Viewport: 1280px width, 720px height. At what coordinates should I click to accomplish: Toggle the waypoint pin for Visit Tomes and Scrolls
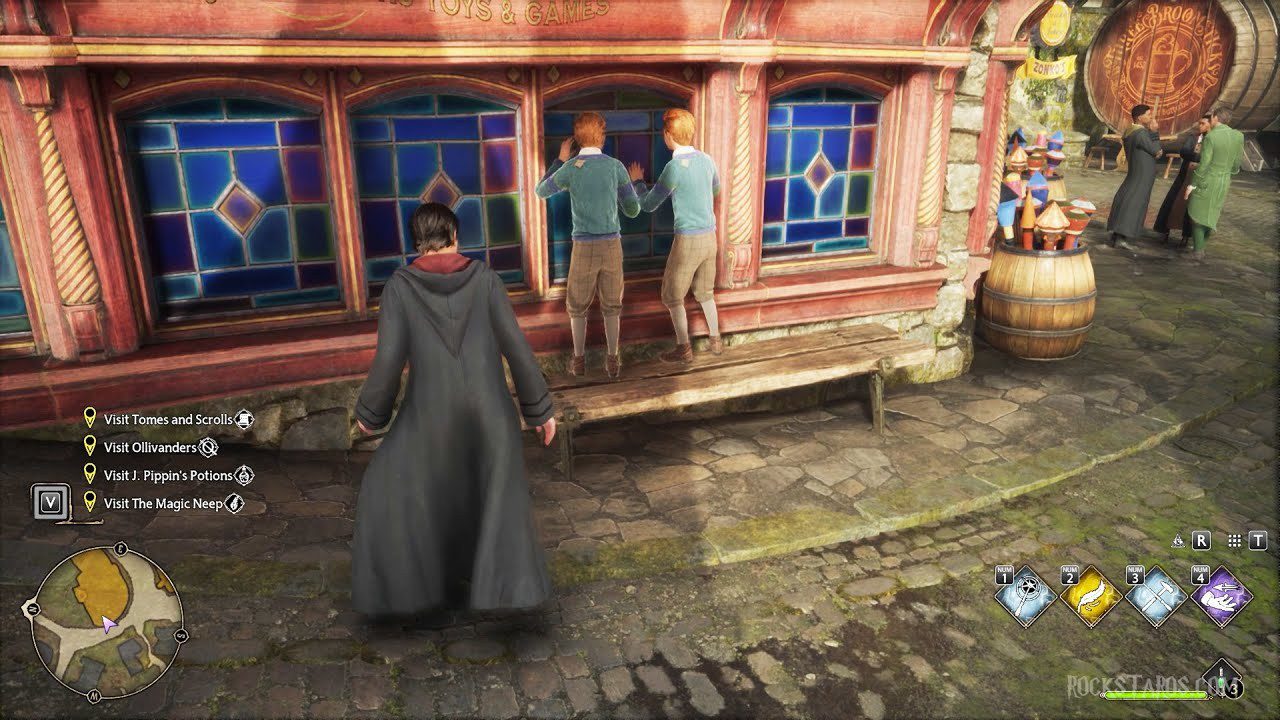(90, 418)
